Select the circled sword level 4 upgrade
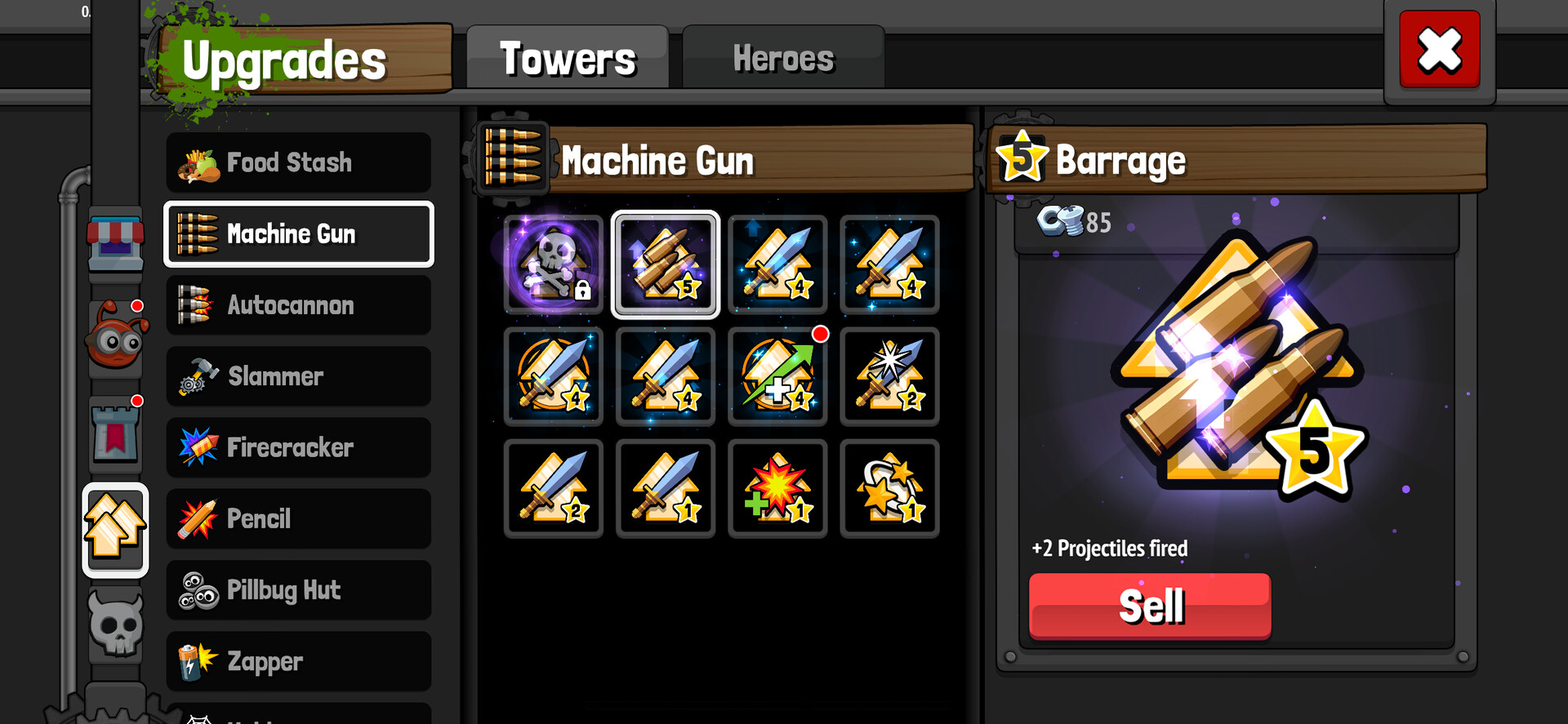Screen dimensions: 1568x724 coord(553,376)
